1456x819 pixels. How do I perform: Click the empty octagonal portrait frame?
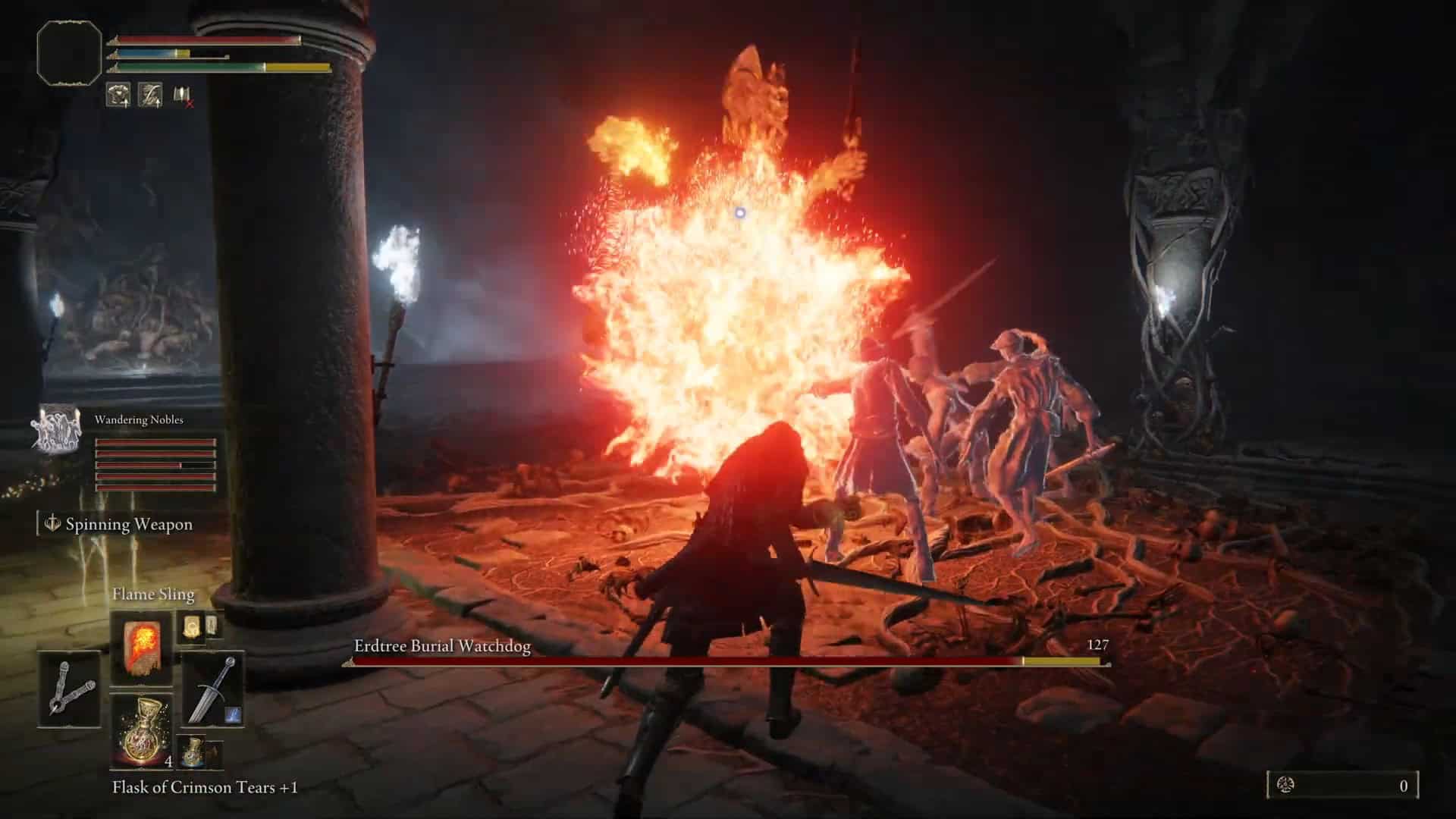(x=69, y=52)
